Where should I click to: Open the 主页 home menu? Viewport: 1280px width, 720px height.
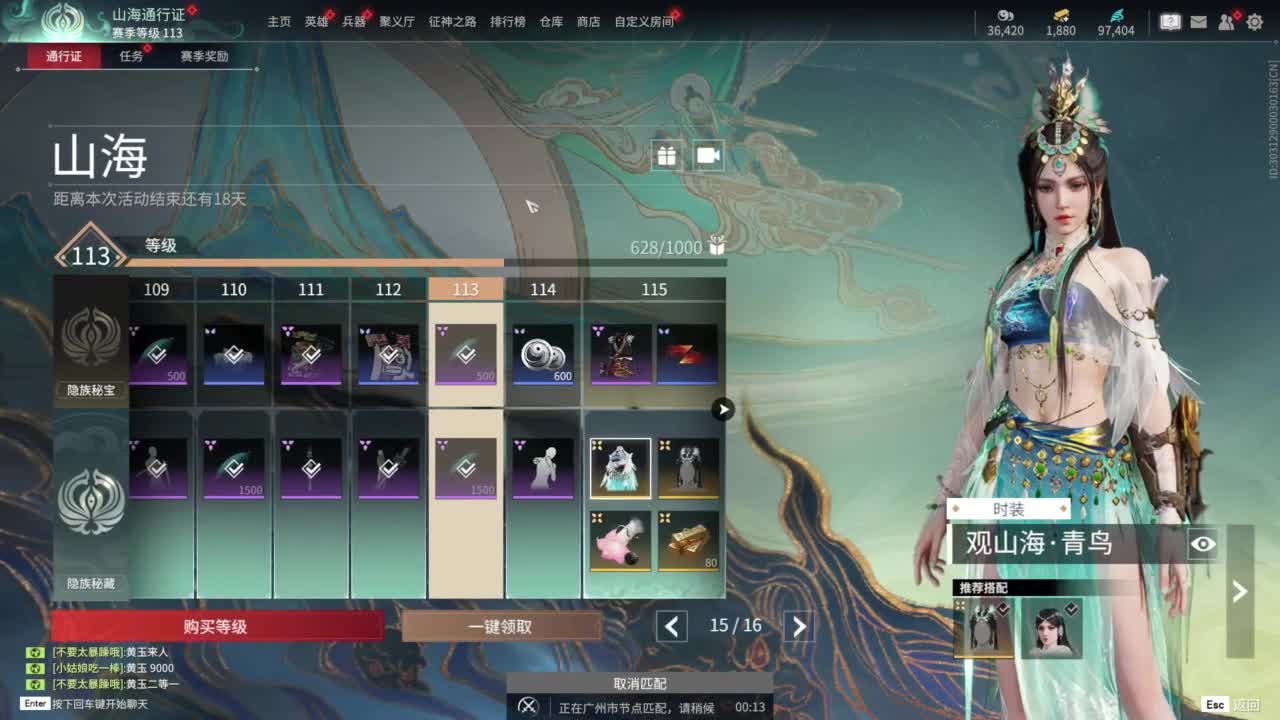[x=279, y=21]
